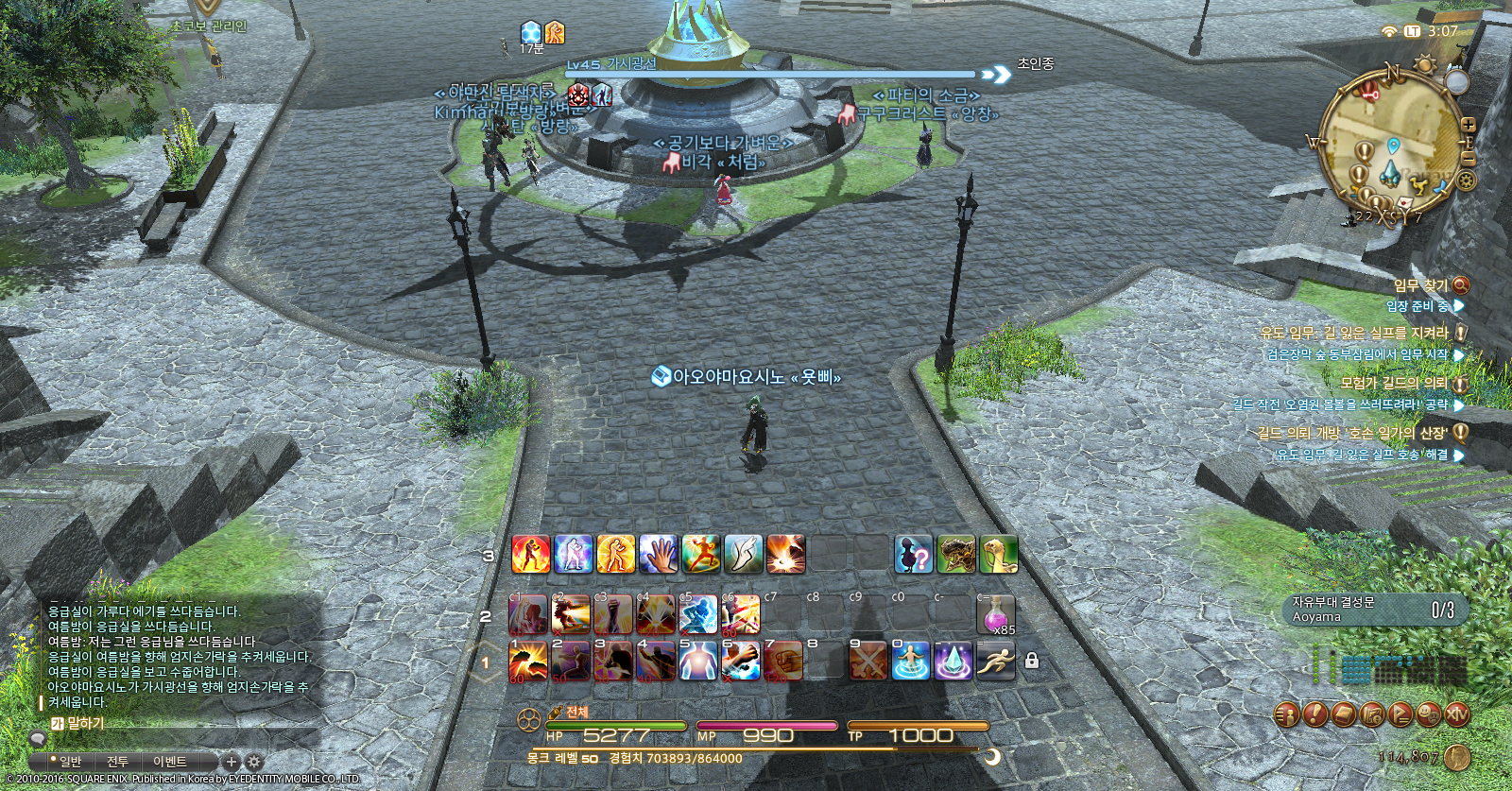The height and width of the screenshot is (791, 1512).
Task: Open chat log settings gear
Action: tap(253, 762)
